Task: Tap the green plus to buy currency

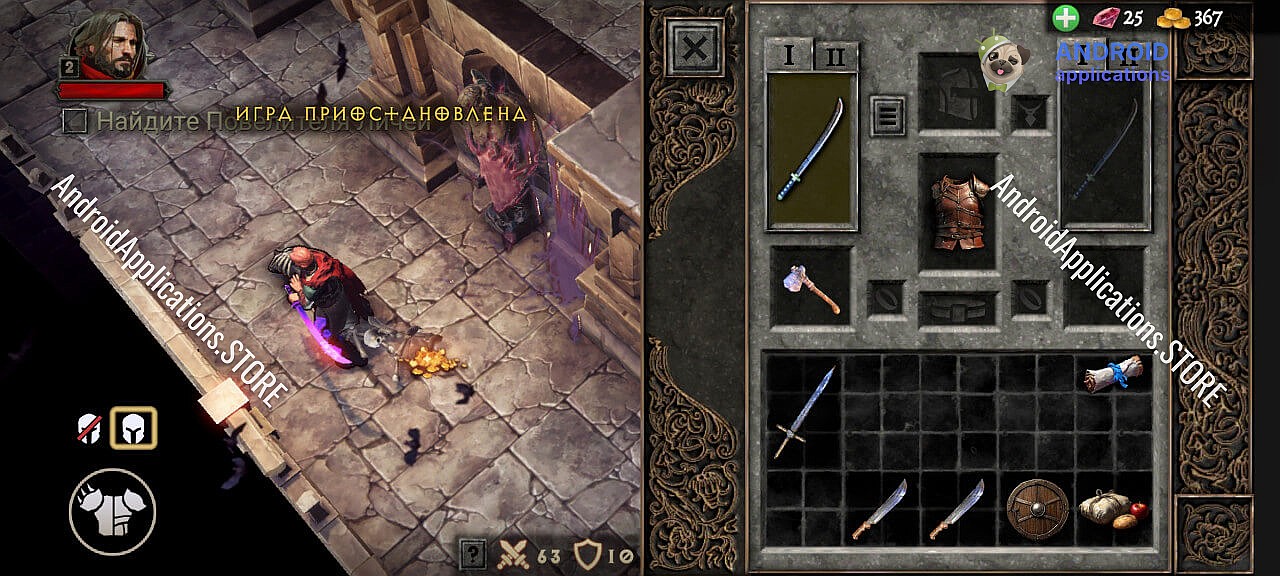Action: (x=1066, y=18)
